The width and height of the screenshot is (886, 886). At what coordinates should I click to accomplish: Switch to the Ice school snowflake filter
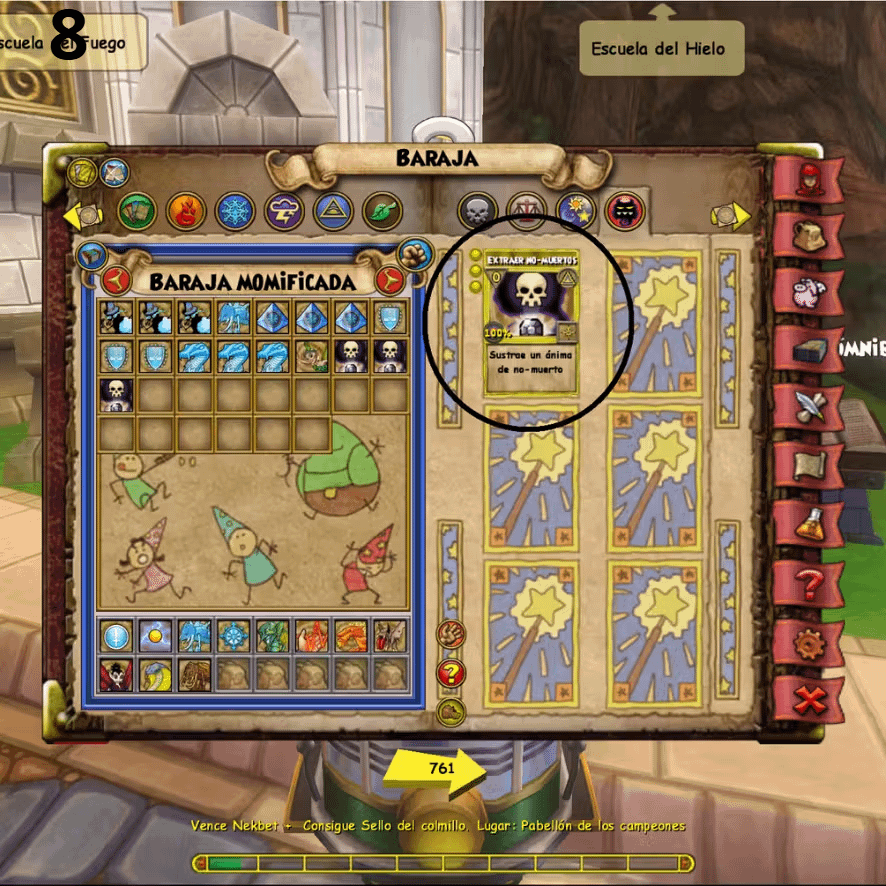click(235, 211)
